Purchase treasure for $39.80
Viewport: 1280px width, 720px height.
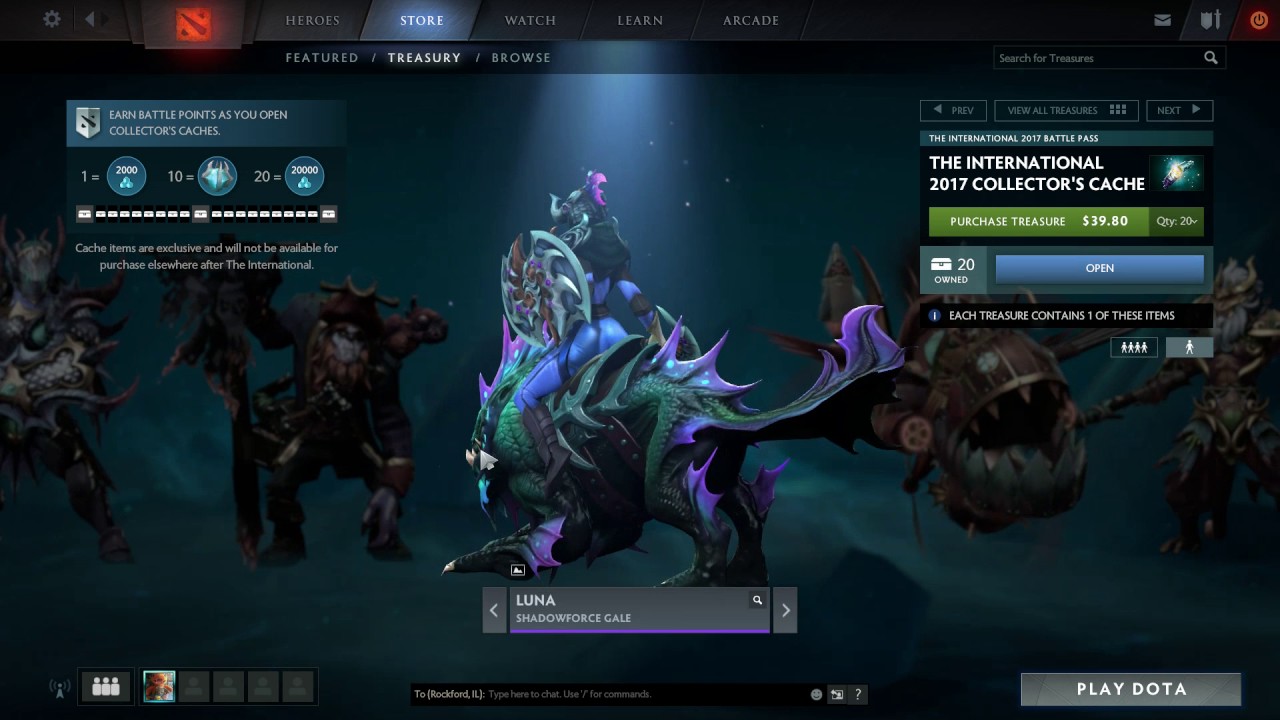click(x=1038, y=221)
